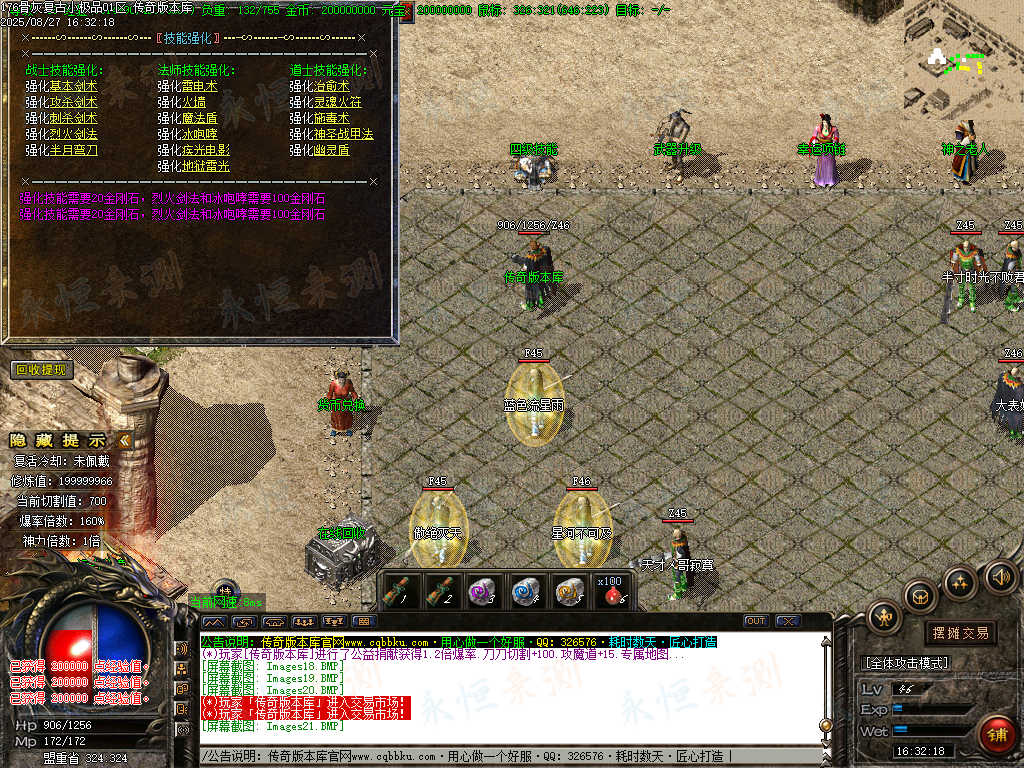The height and width of the screenshot is (768, 1024).
Task: Toggle the sound speaker icon
Action: click(1000, 576)
